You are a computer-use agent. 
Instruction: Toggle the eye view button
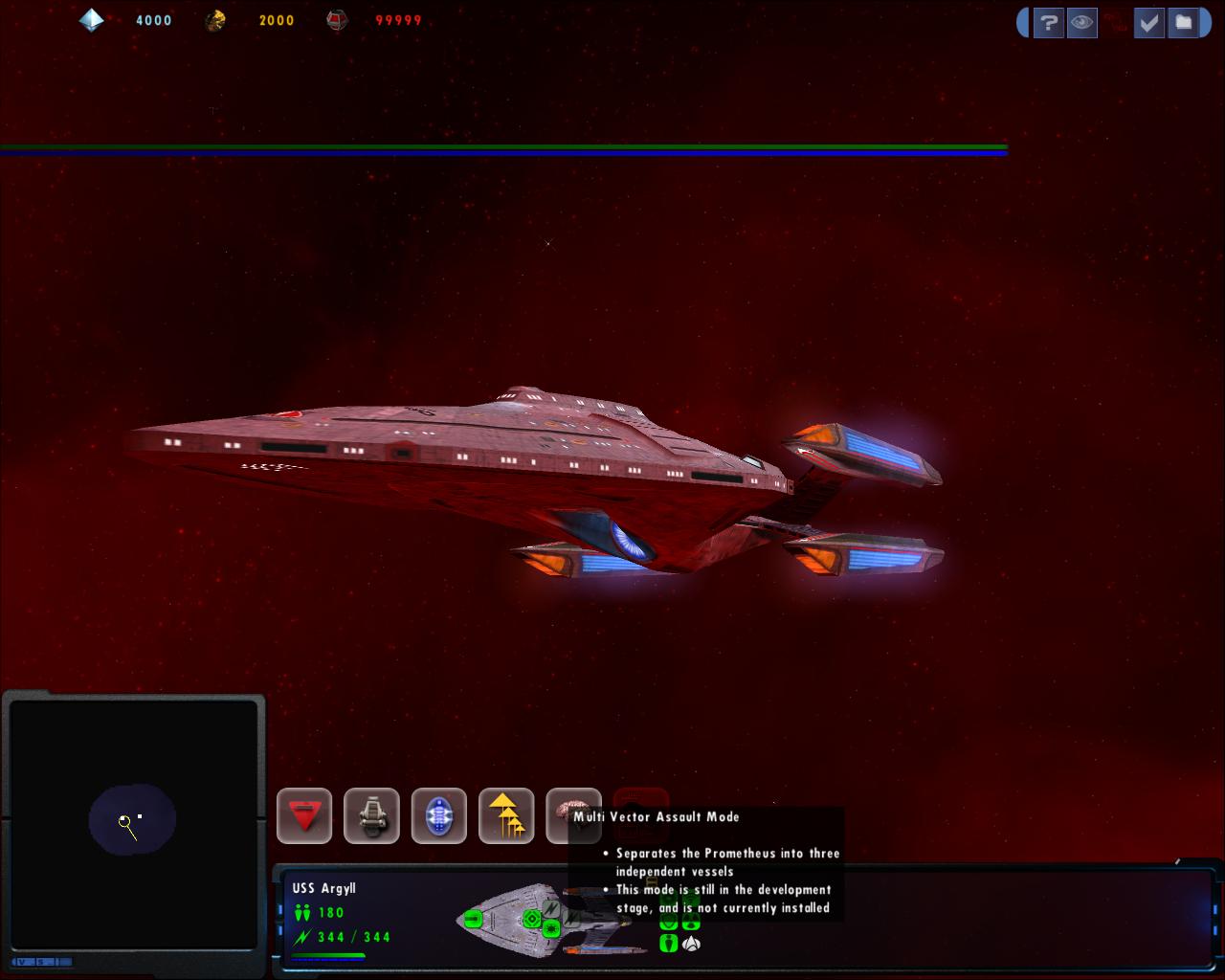(1081, 23)
